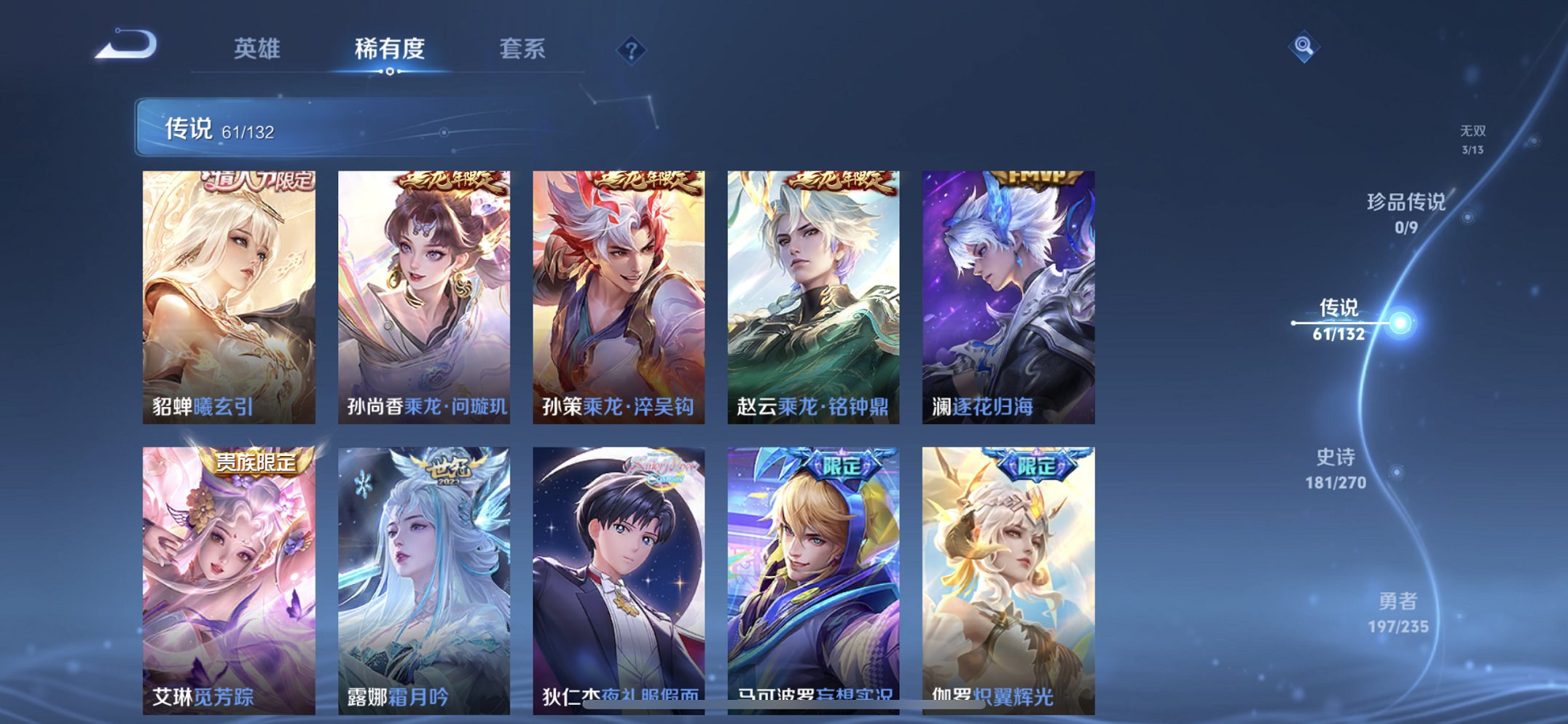Open the help question mark icon
Image resolution: width=1568 pixels, height=724 pixels.
click(632, 50)
